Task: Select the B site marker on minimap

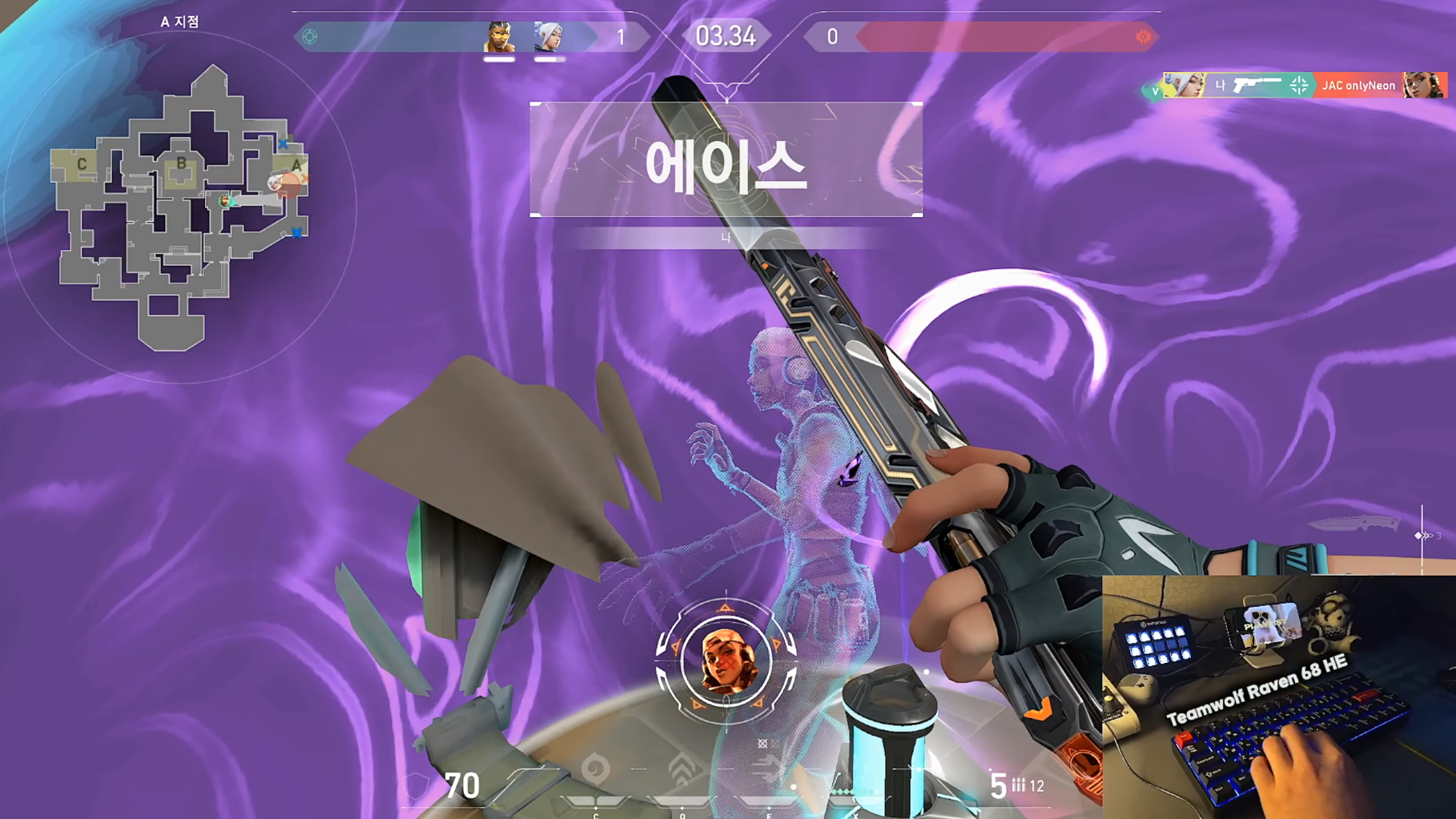Action: (182, 164)
